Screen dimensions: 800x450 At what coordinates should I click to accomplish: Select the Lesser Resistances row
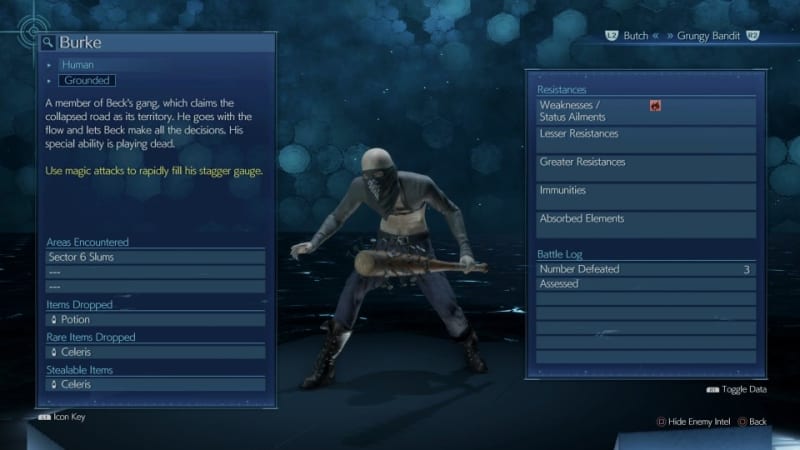pos(644,139)
